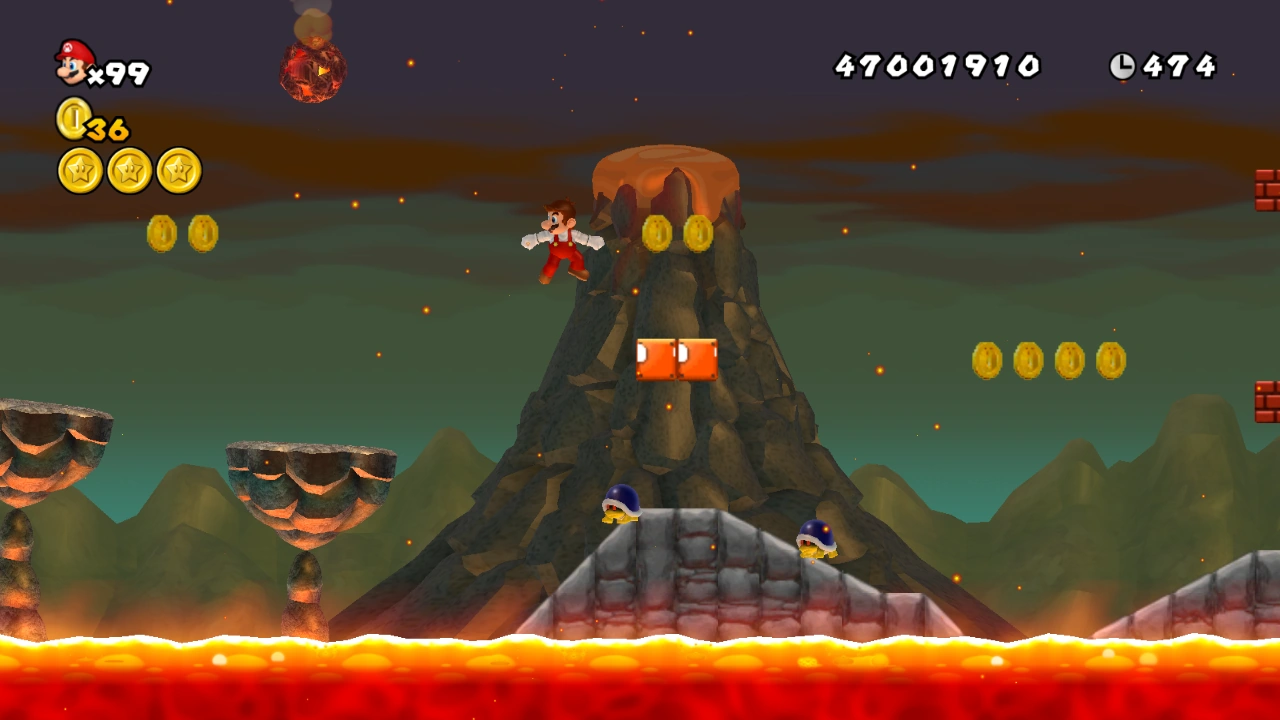Viewport: 1280px width, 720px height.
Task: Click the Mario head life counter icon
Action: [75, 62]
